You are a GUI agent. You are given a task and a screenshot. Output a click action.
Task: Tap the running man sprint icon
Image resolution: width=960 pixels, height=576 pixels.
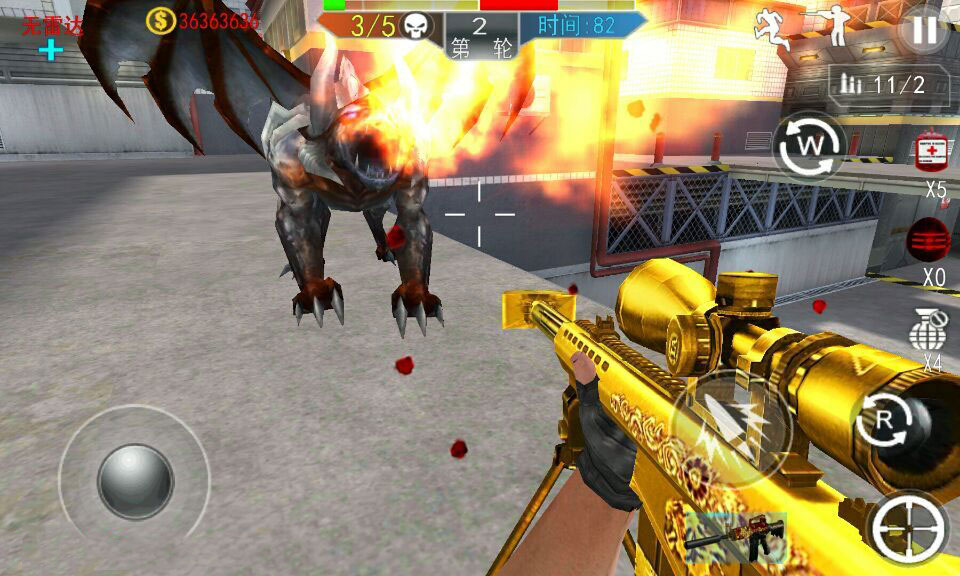[x=772, y=28]
